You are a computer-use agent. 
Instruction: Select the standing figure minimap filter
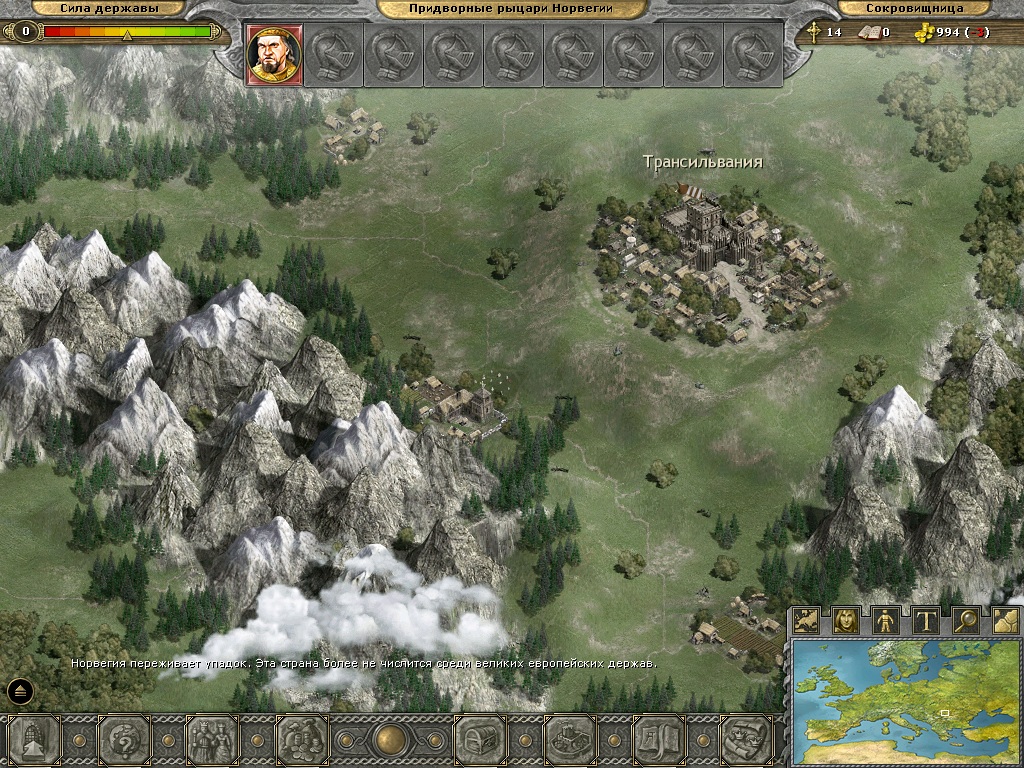click(x=886, y=621)
